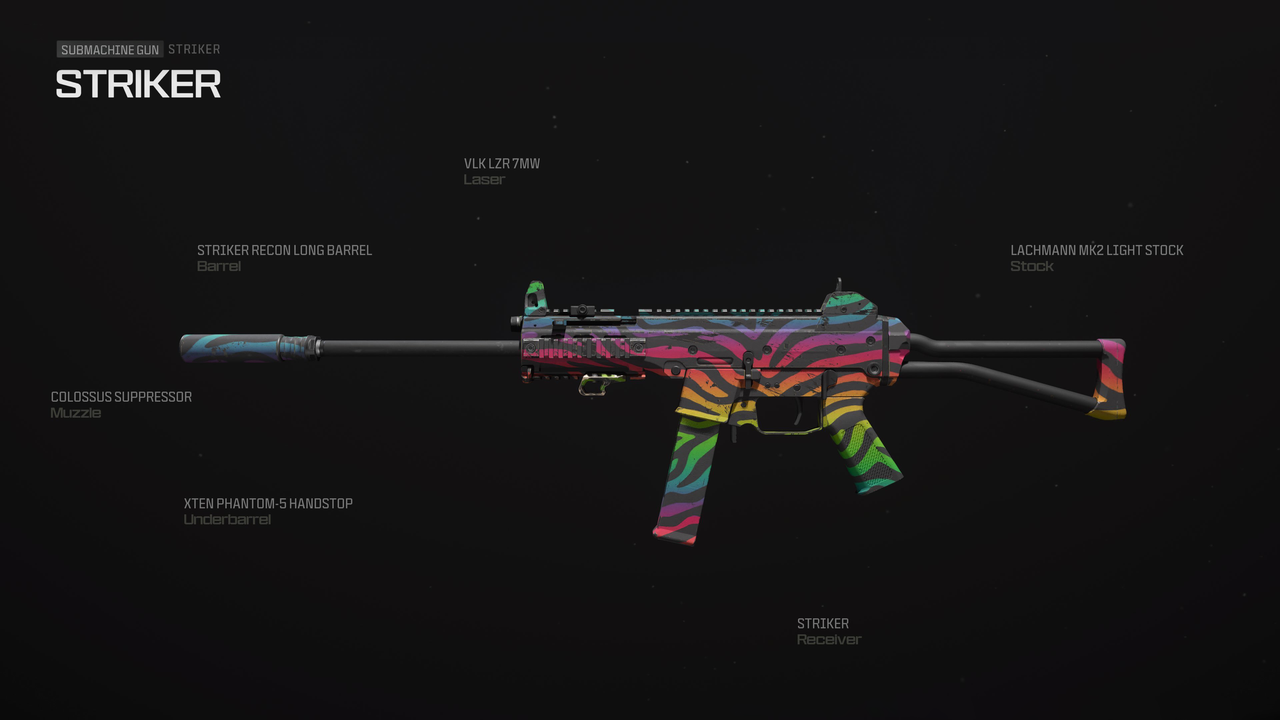Open the Laser slot via its label
This screenshot has width=1280, height=720.
click(484, 179)
